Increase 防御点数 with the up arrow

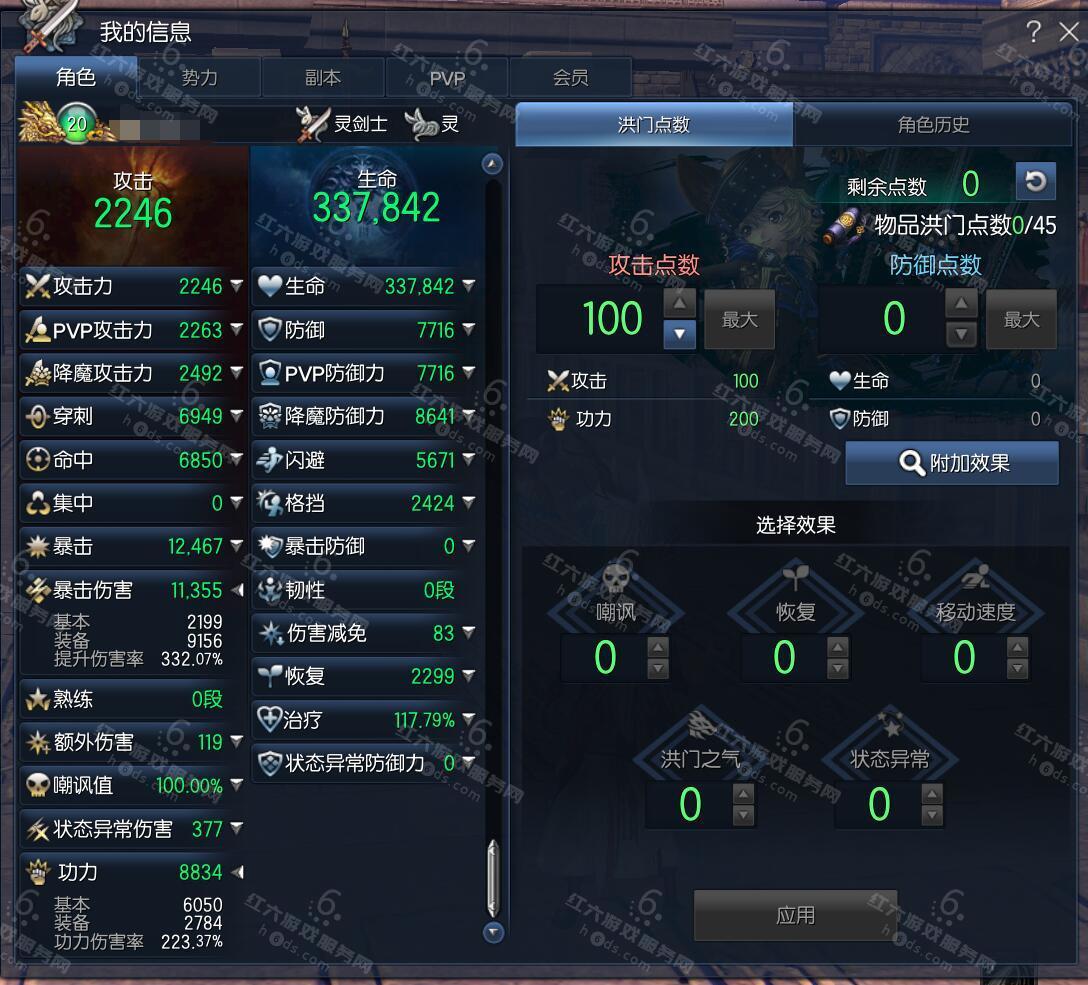(961, 304)
